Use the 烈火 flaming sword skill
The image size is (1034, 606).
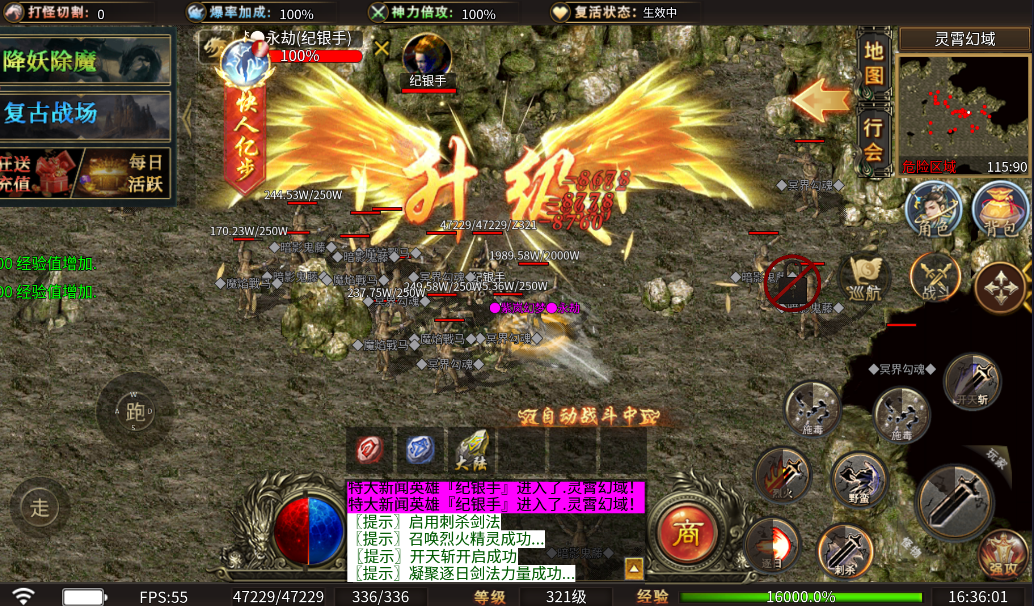(x=782, y=474)
